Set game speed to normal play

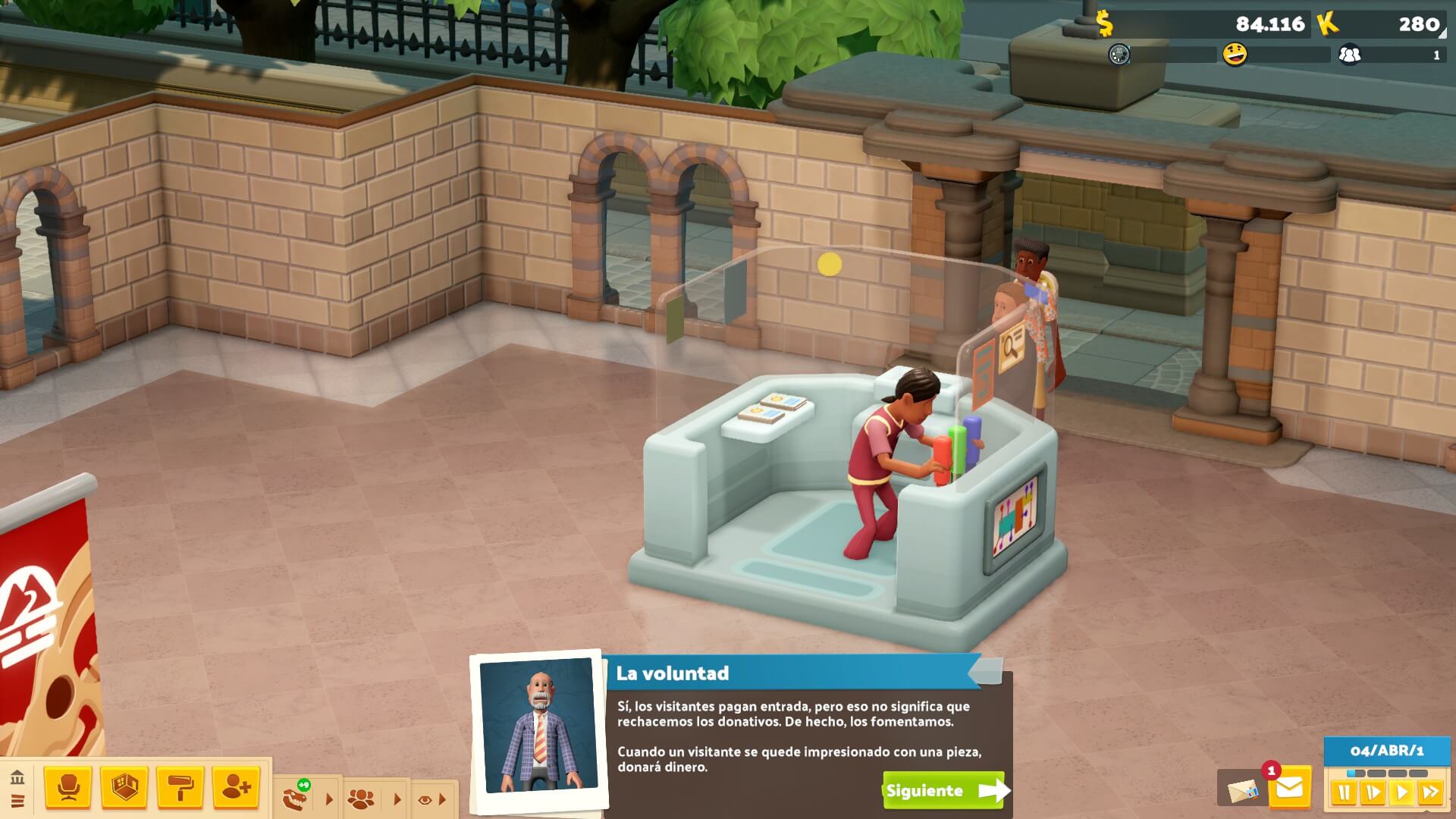[1401, 794]
